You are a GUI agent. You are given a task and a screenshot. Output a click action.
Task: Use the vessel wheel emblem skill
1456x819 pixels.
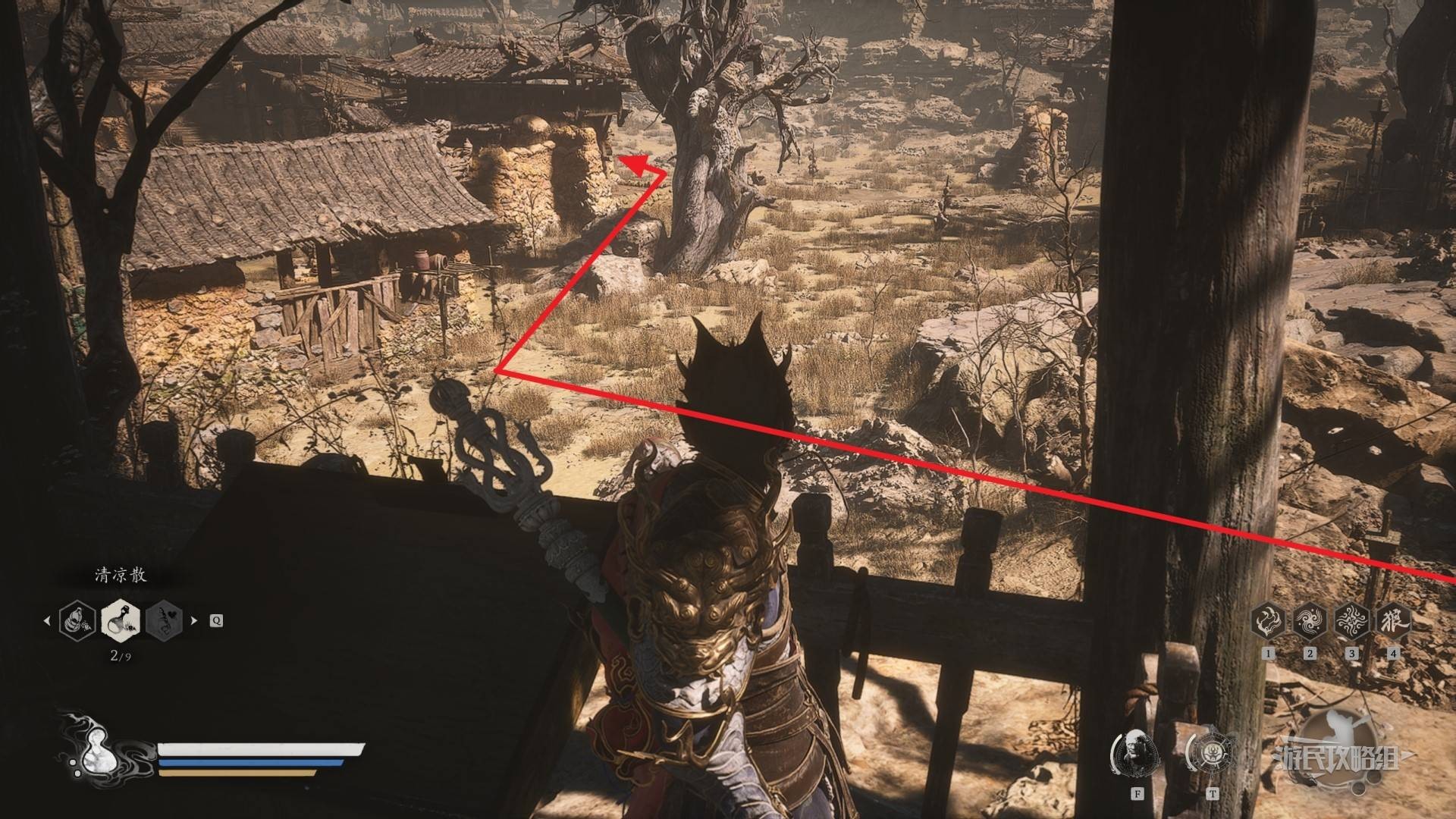tap(1212, 754)
